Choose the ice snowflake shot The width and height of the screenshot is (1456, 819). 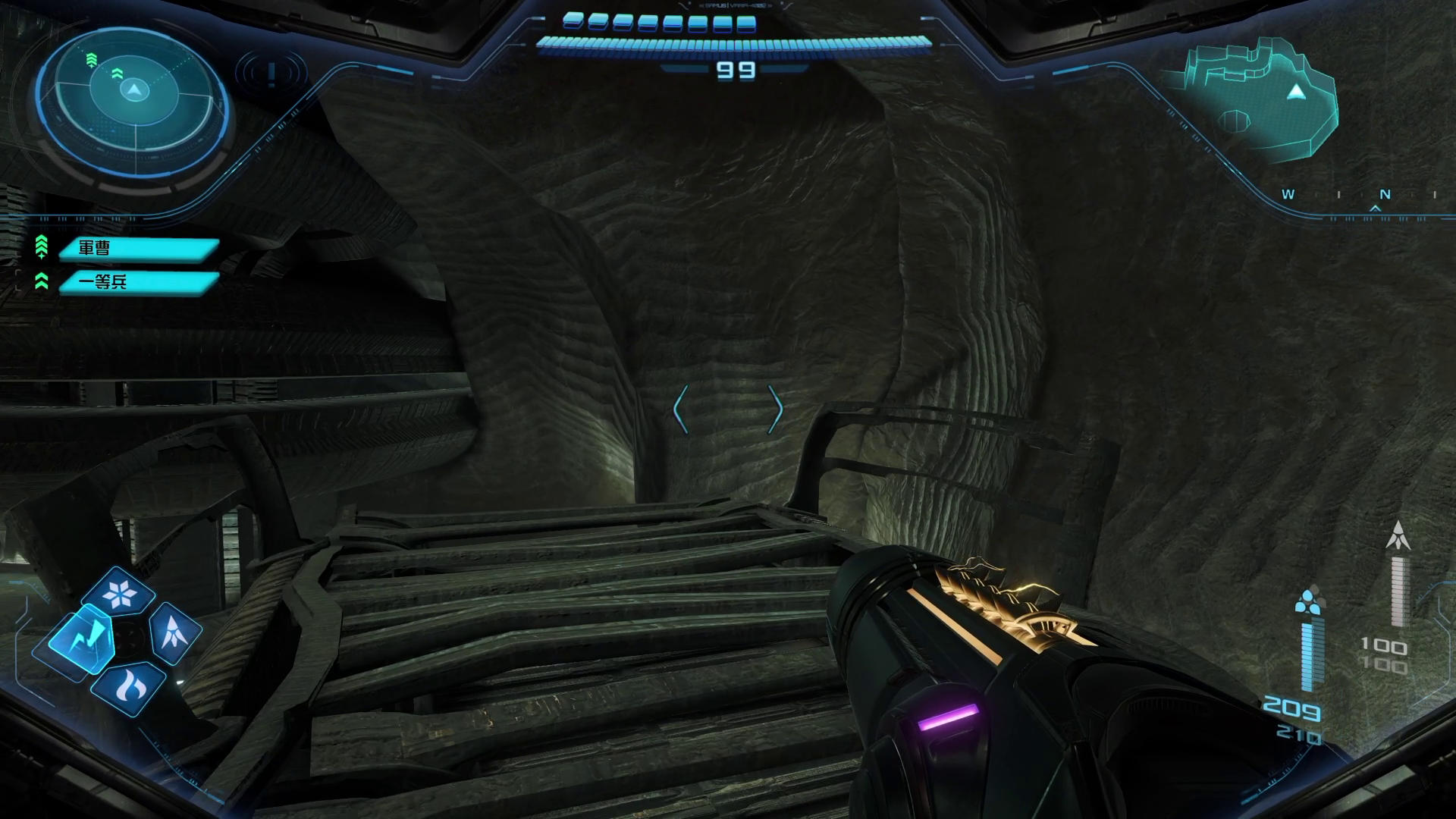tap(119, 594)
